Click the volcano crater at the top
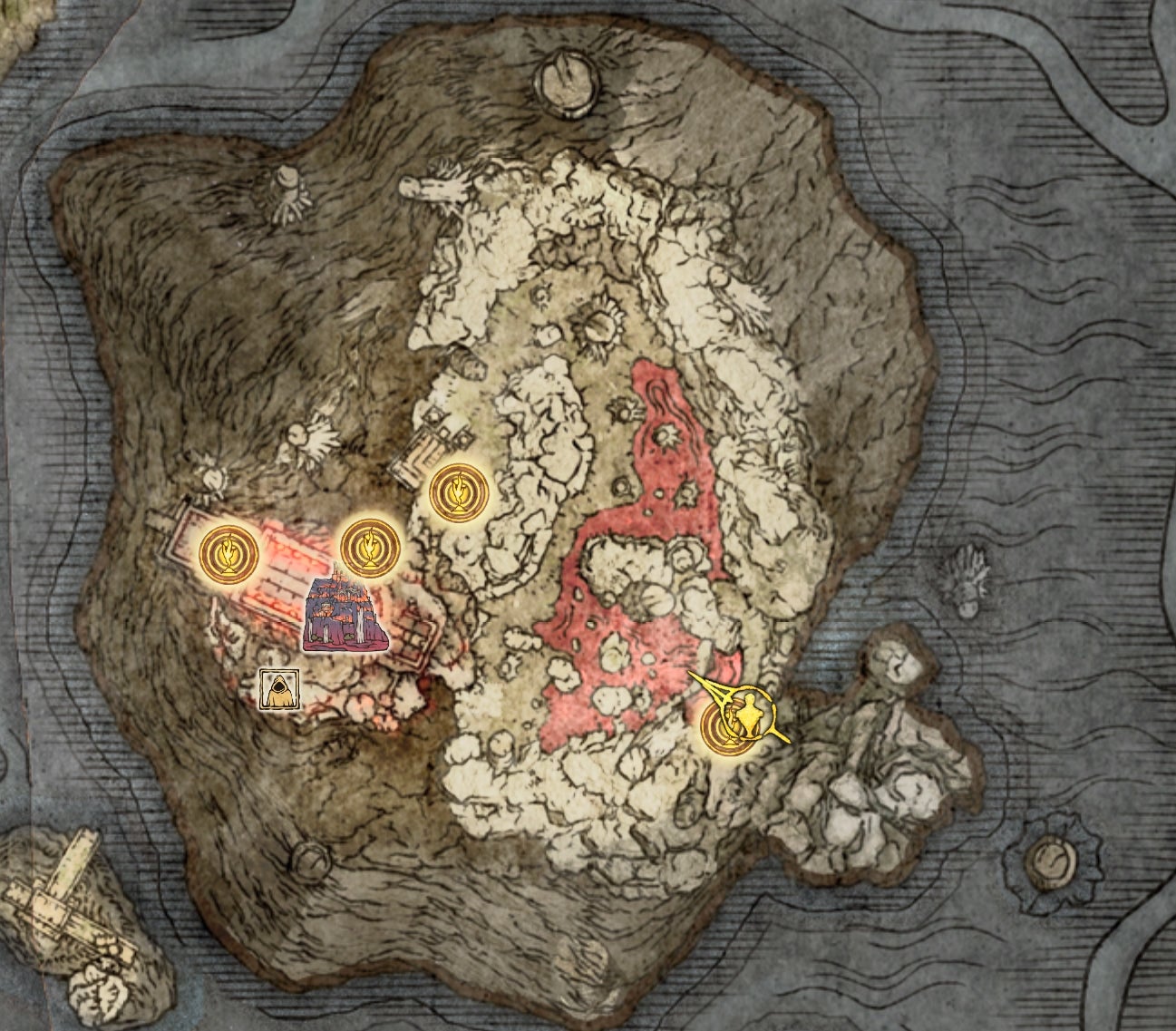The height and width of the screenshot is (1031, 1176). [567, 84]
